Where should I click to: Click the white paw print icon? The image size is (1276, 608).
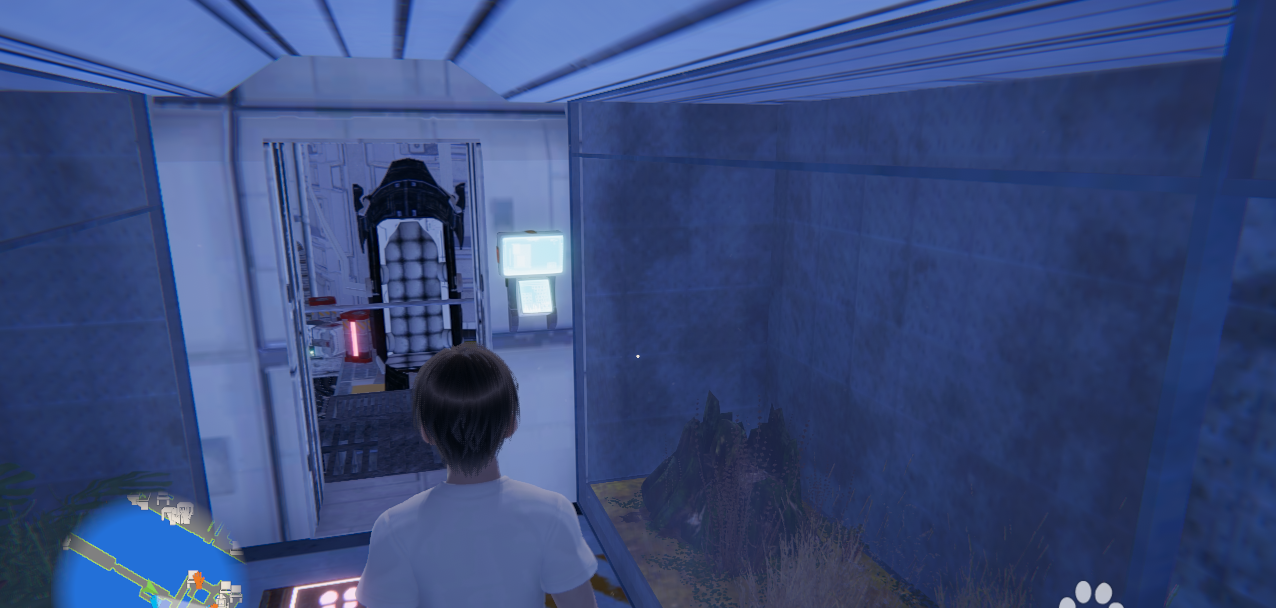(x=1092, y=595)
